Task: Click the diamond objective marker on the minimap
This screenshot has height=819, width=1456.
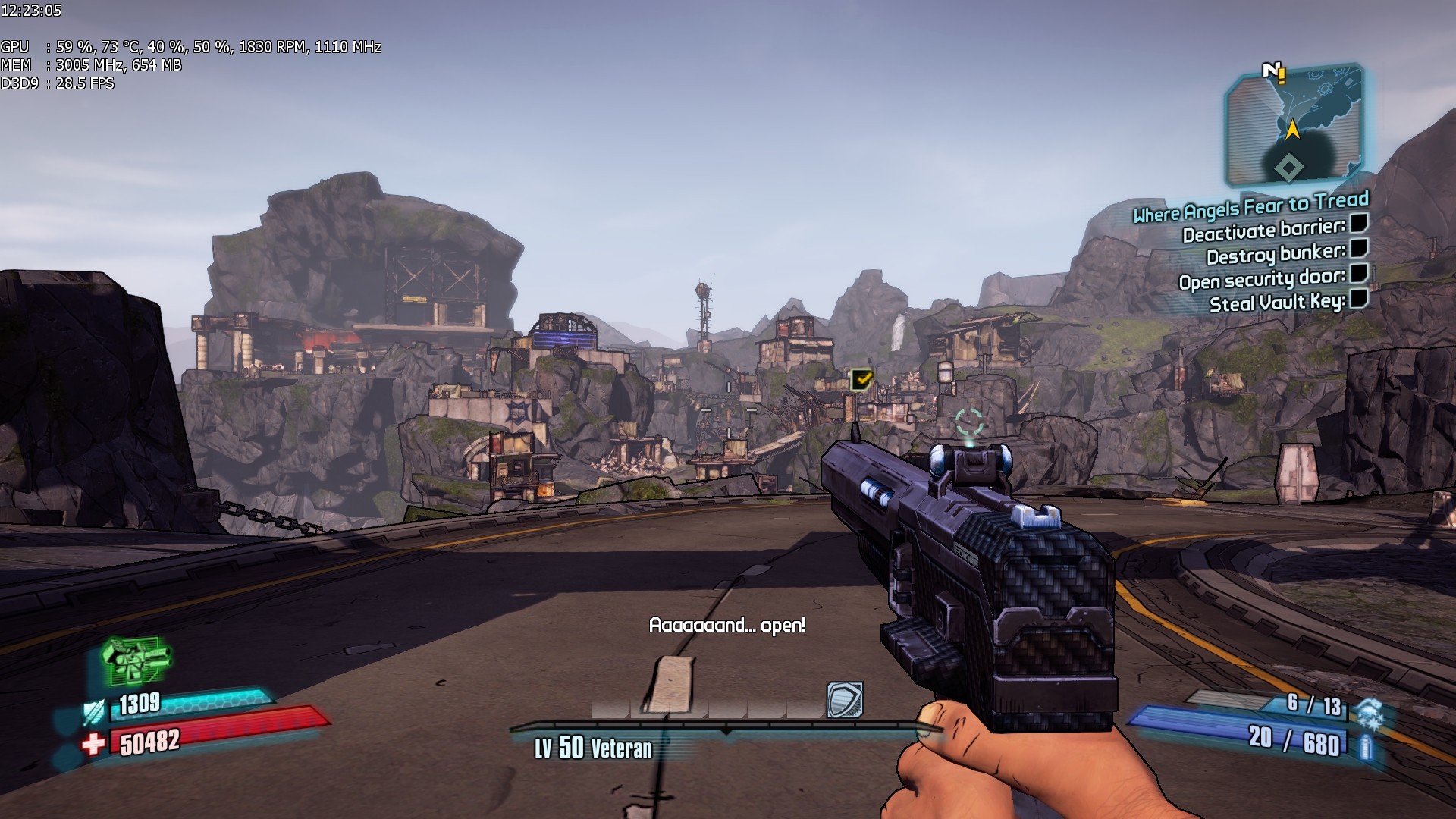Action: tap(1288, 167)
